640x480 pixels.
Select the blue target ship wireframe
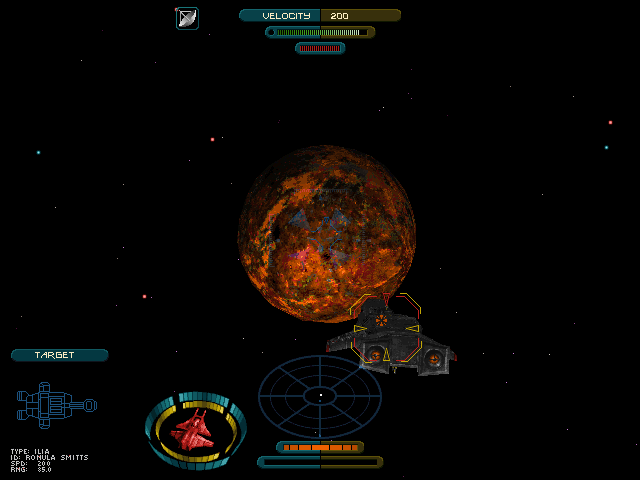(x=56, y=405)
